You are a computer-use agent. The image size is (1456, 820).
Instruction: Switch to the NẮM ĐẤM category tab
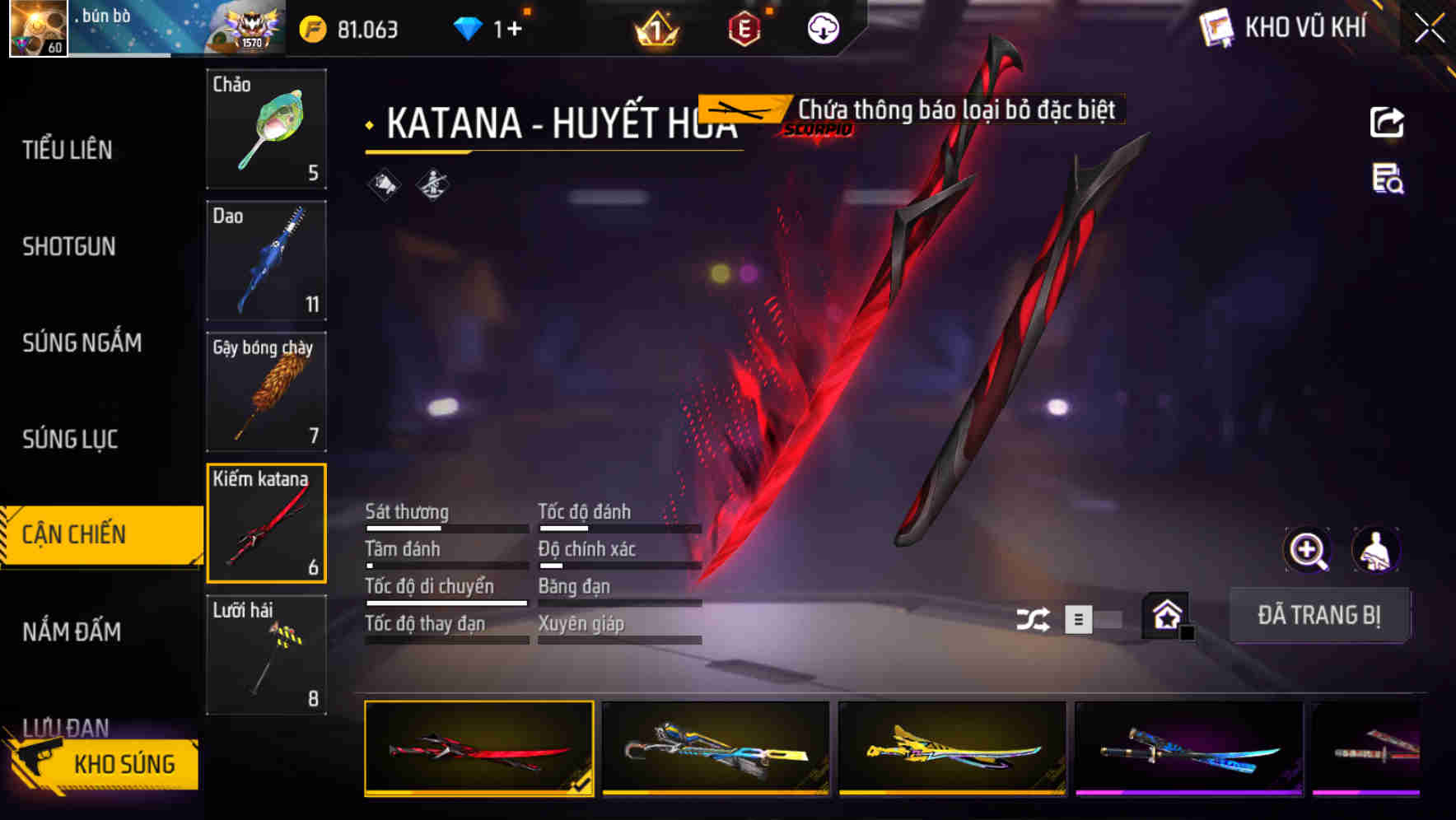[71, 631]
